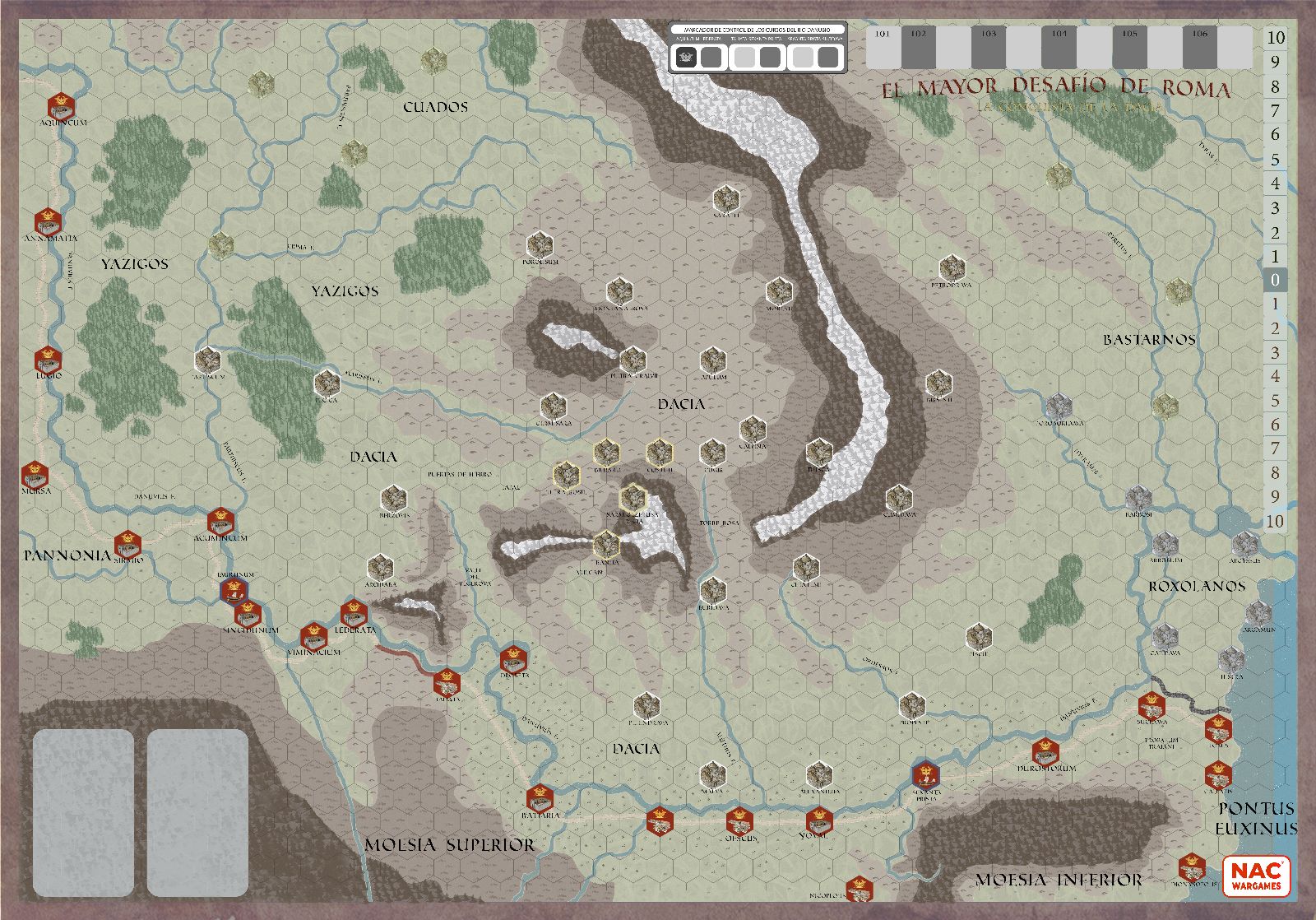Select the Mursa fortress hex
1316x920 pixels.
[x=35, y=474]
